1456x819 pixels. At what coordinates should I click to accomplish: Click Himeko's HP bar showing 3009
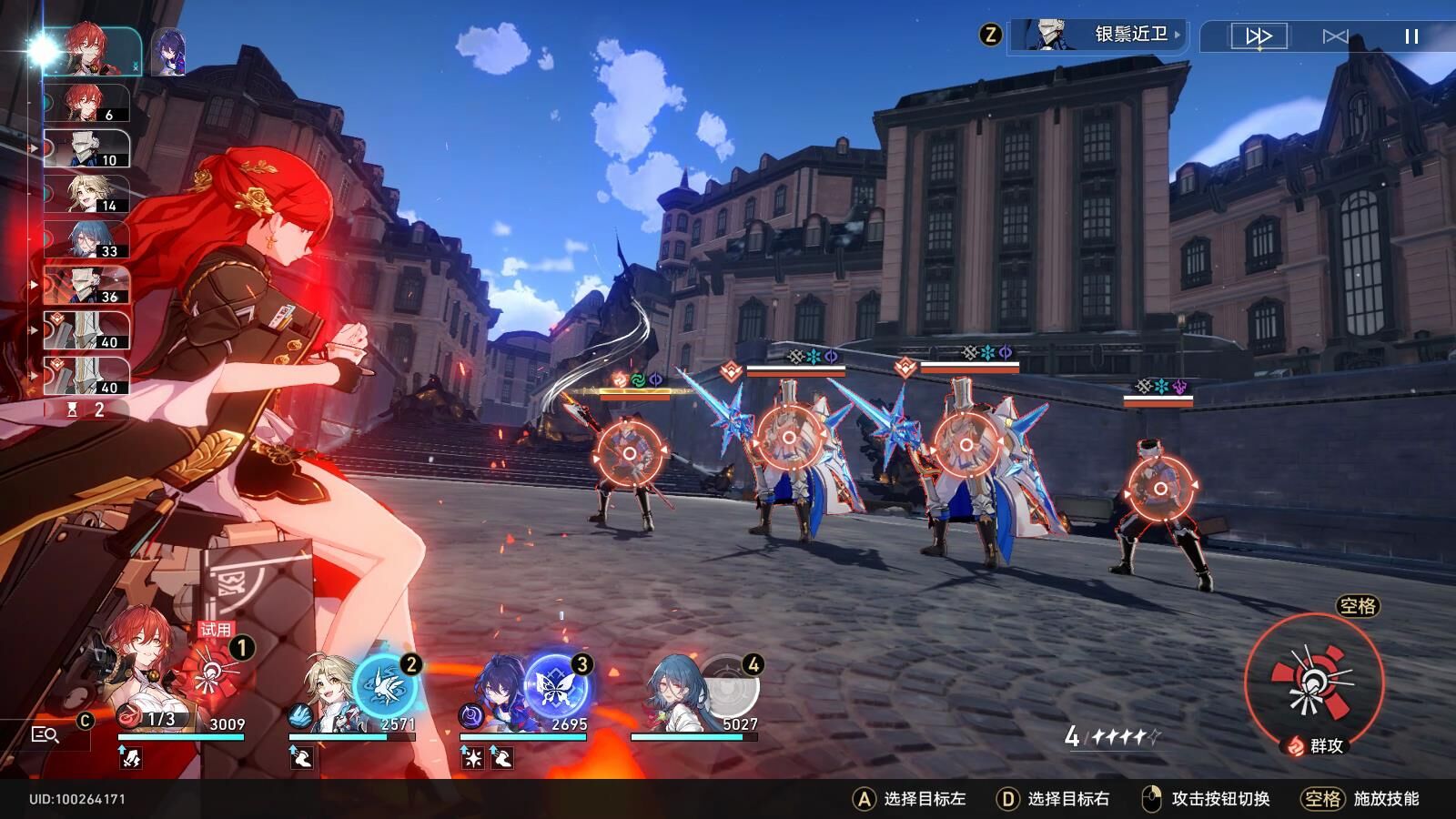(x=182, y=739)
